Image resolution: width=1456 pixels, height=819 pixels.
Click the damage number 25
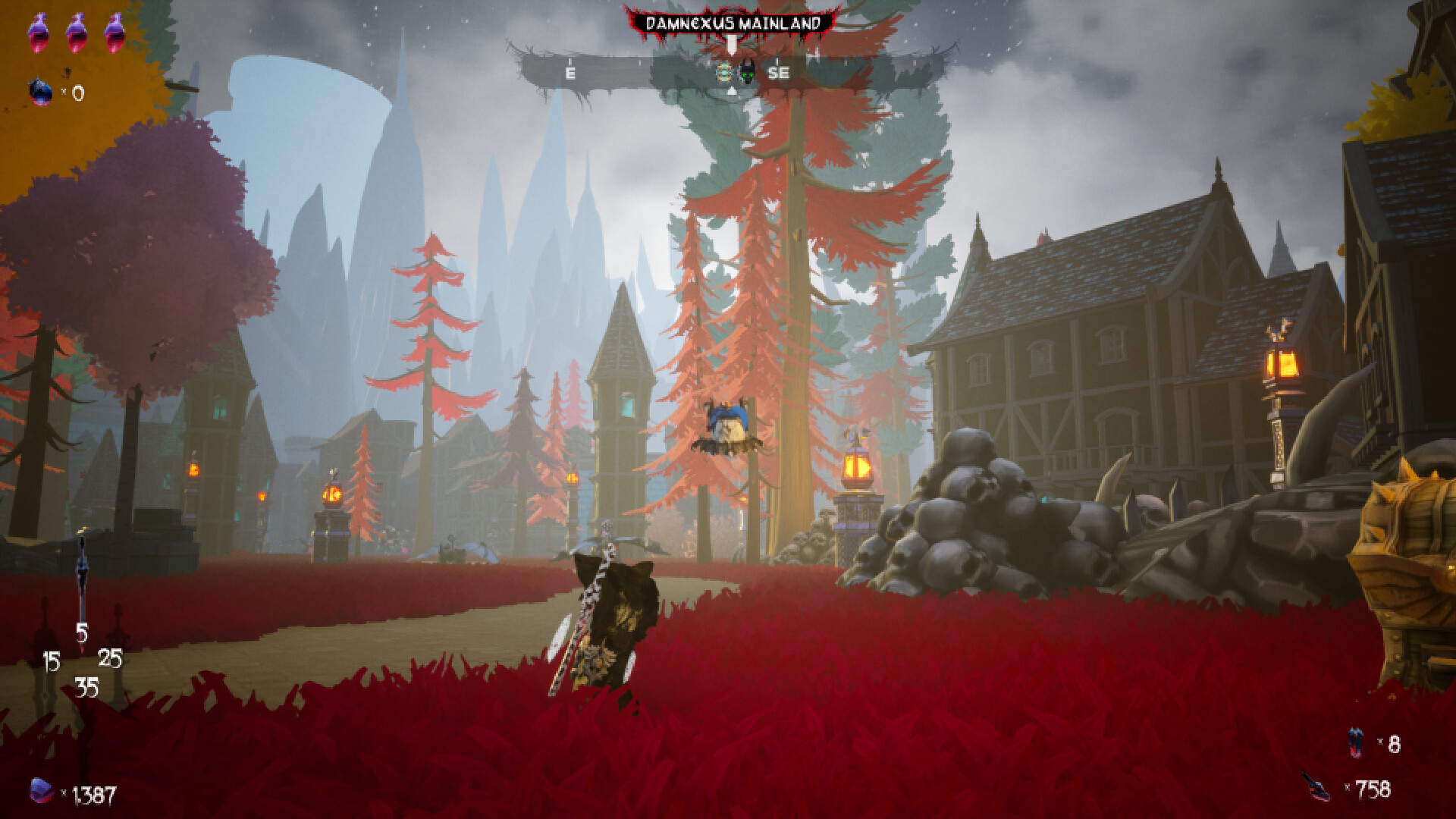point(109,658)
